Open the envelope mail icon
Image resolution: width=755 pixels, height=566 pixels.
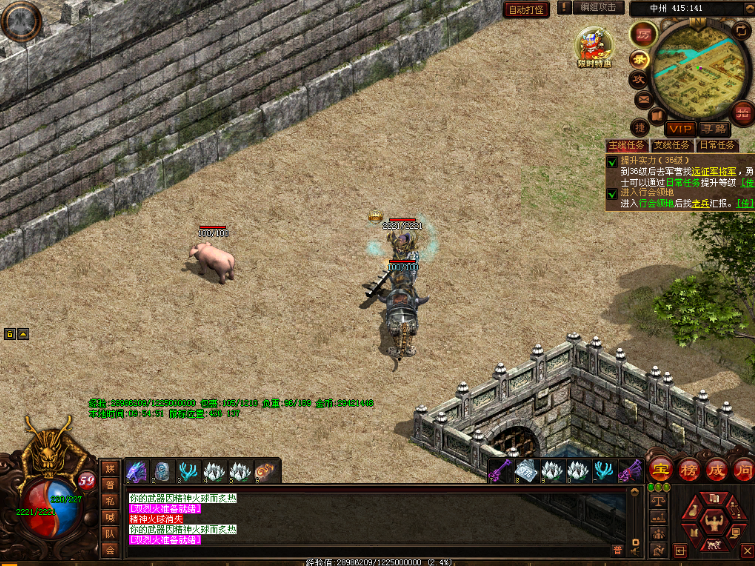coord(644,101)
